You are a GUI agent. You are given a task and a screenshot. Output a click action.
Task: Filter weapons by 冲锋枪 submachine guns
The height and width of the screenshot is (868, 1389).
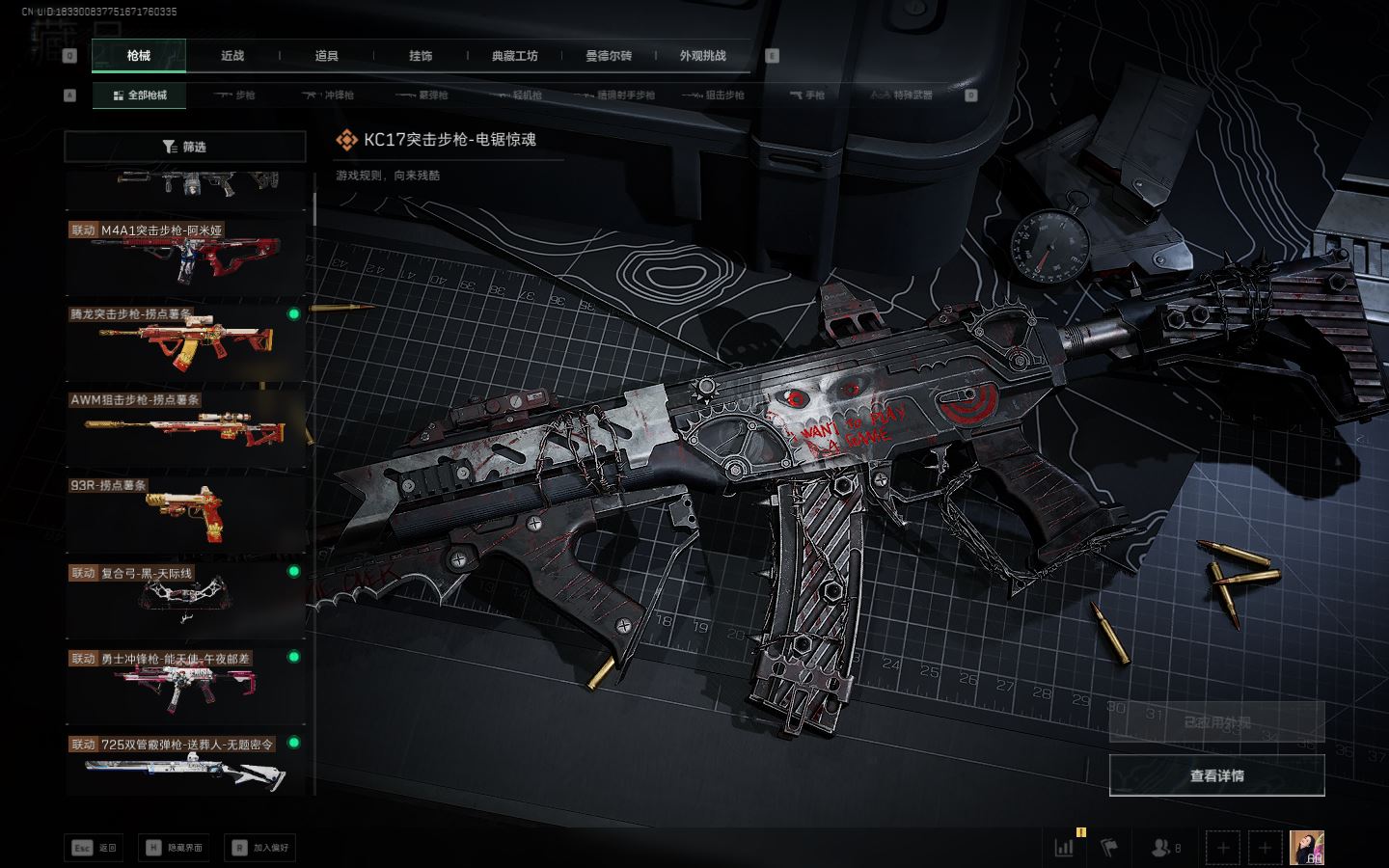click(329, 95)
